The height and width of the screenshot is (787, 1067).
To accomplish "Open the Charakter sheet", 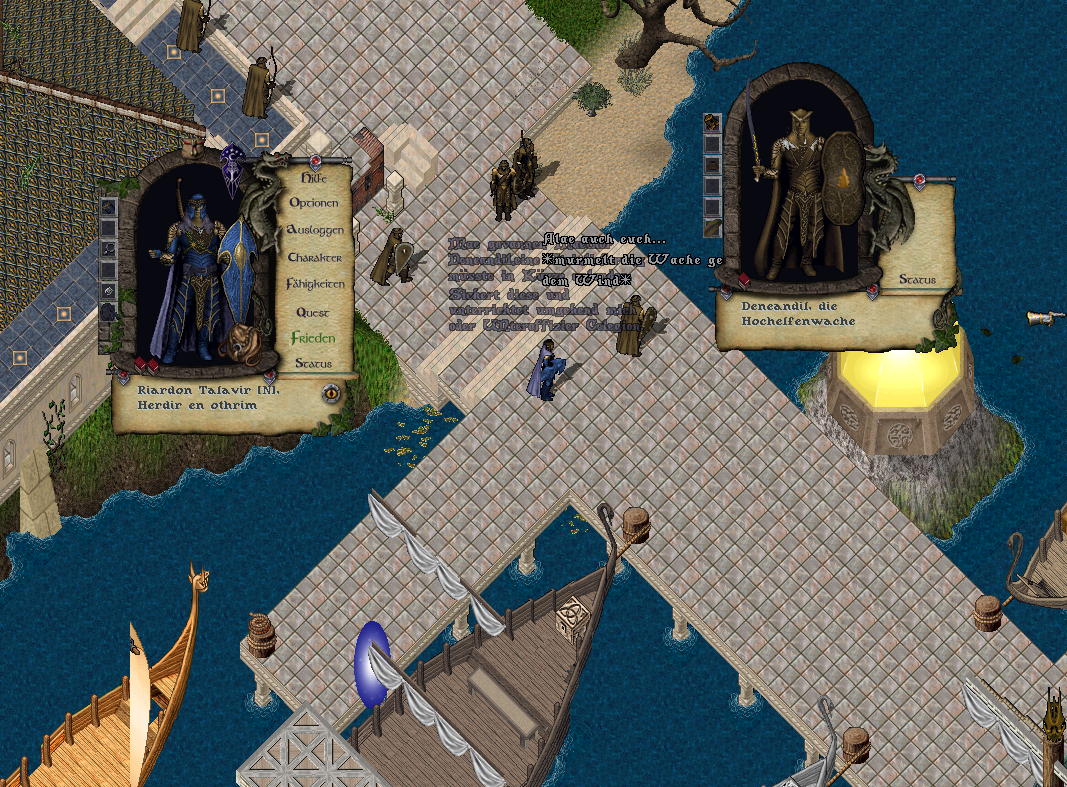I will point(315,258).
